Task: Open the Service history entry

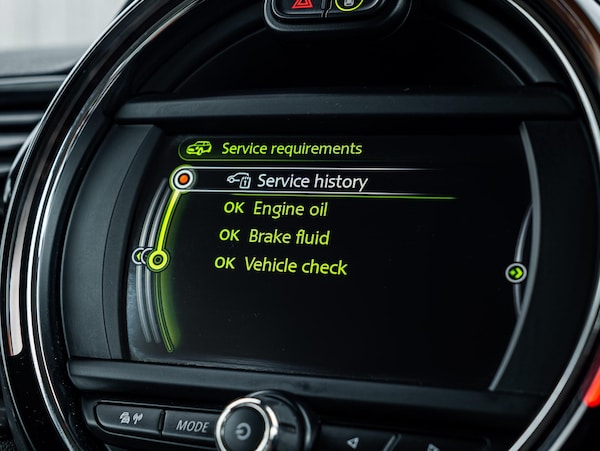Action: 310,181
